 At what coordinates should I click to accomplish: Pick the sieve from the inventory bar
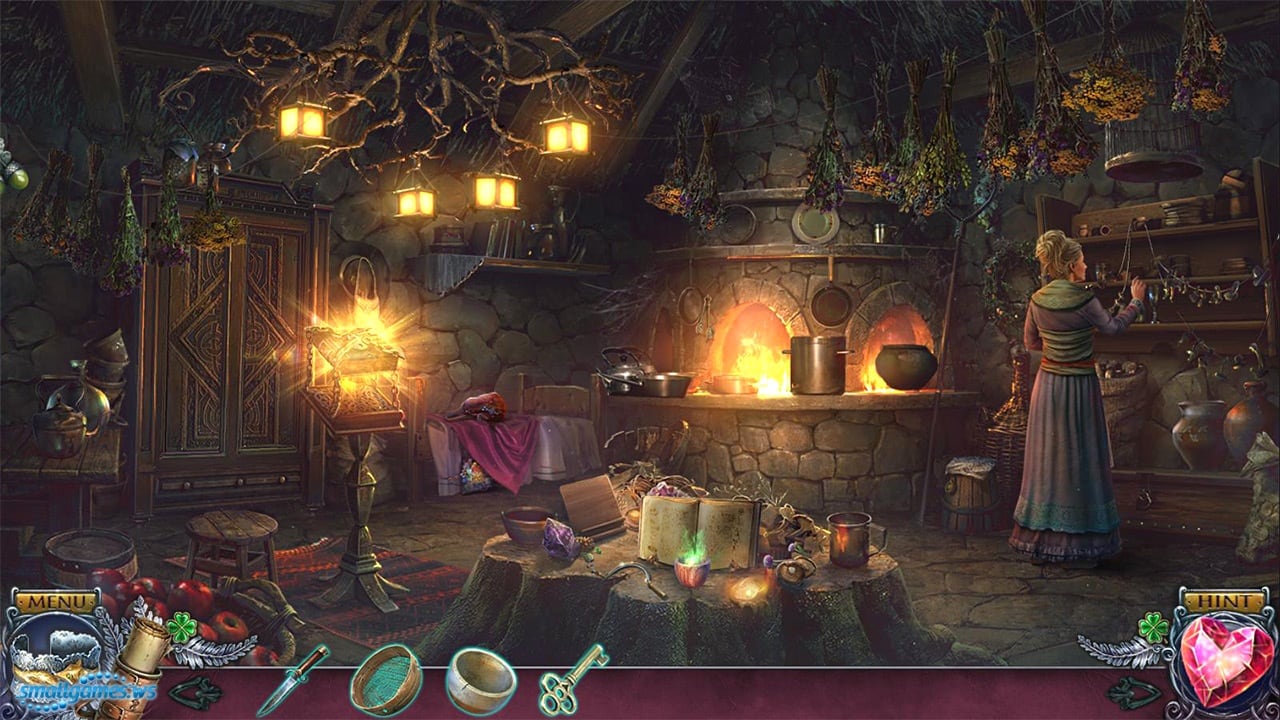[x=385, y=679]
